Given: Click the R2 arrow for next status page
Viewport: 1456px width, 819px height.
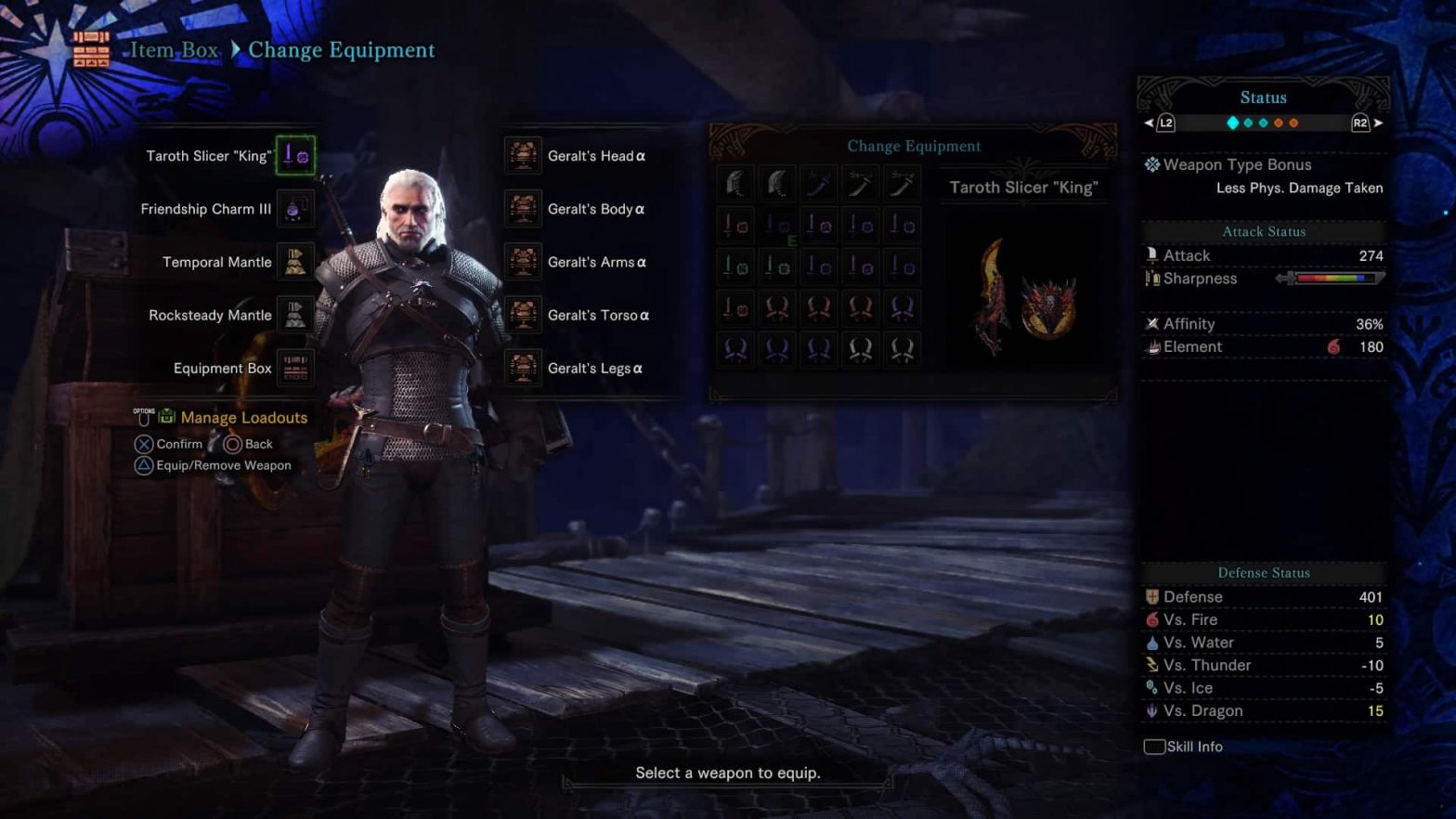Looking at the screenshot, I should pos(1378,122).
